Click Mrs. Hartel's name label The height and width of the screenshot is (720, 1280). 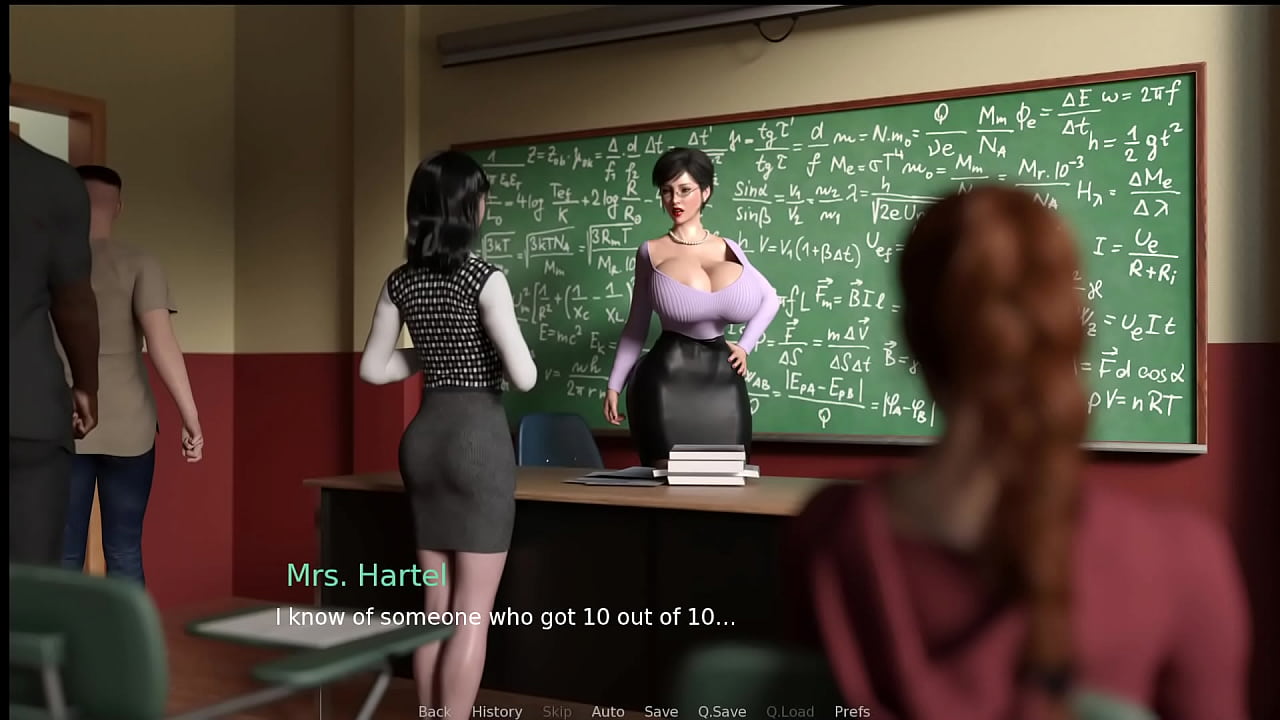[x=366, y=575]
